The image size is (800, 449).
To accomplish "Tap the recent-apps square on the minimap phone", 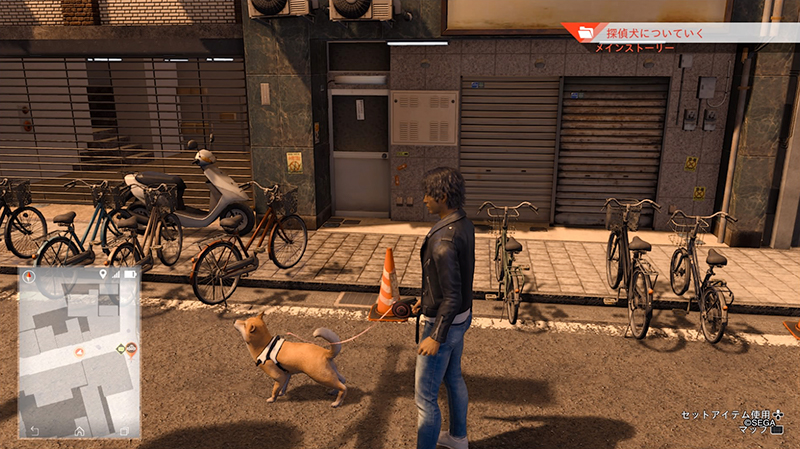I will point(124,430).
